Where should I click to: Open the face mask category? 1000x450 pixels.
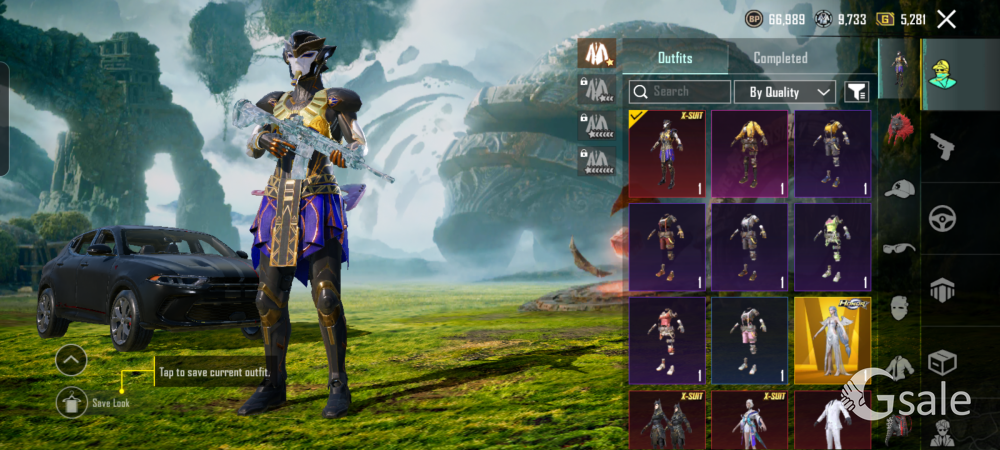pyautogui.click(x=899, y=307)
